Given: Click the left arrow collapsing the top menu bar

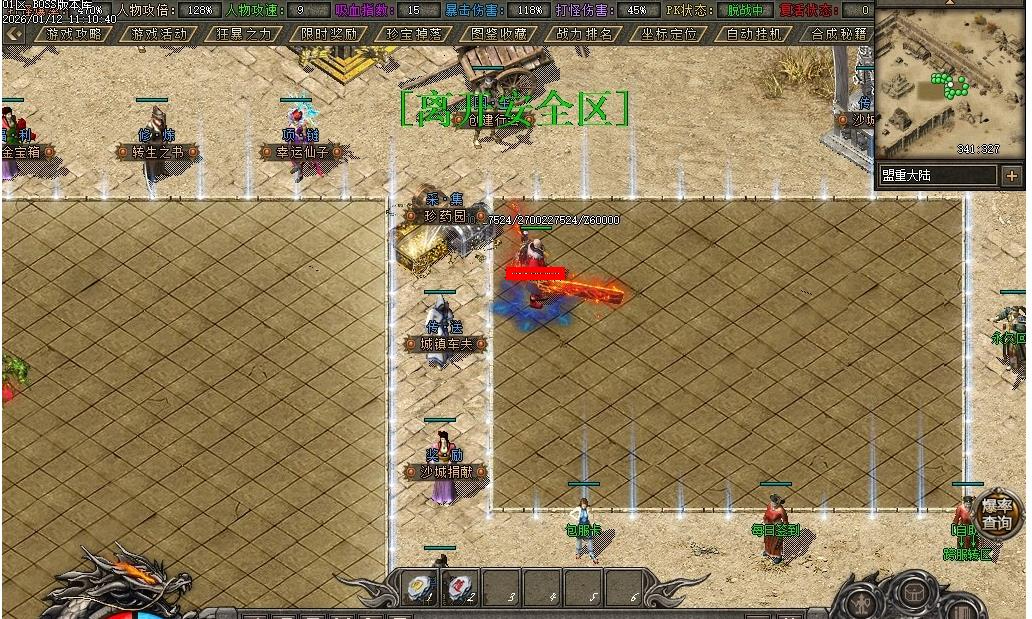Looking at the screenshot, I should pos(14,33).
